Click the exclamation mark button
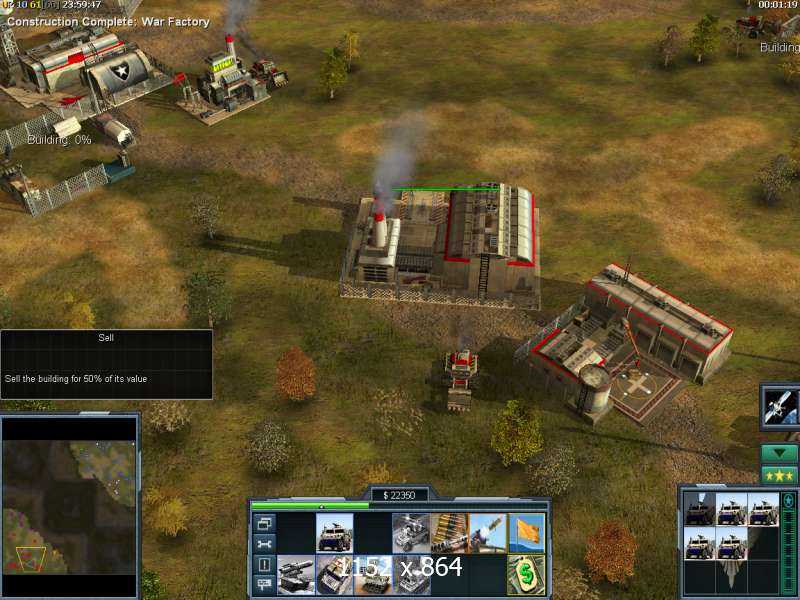 [x=264, y=565]
